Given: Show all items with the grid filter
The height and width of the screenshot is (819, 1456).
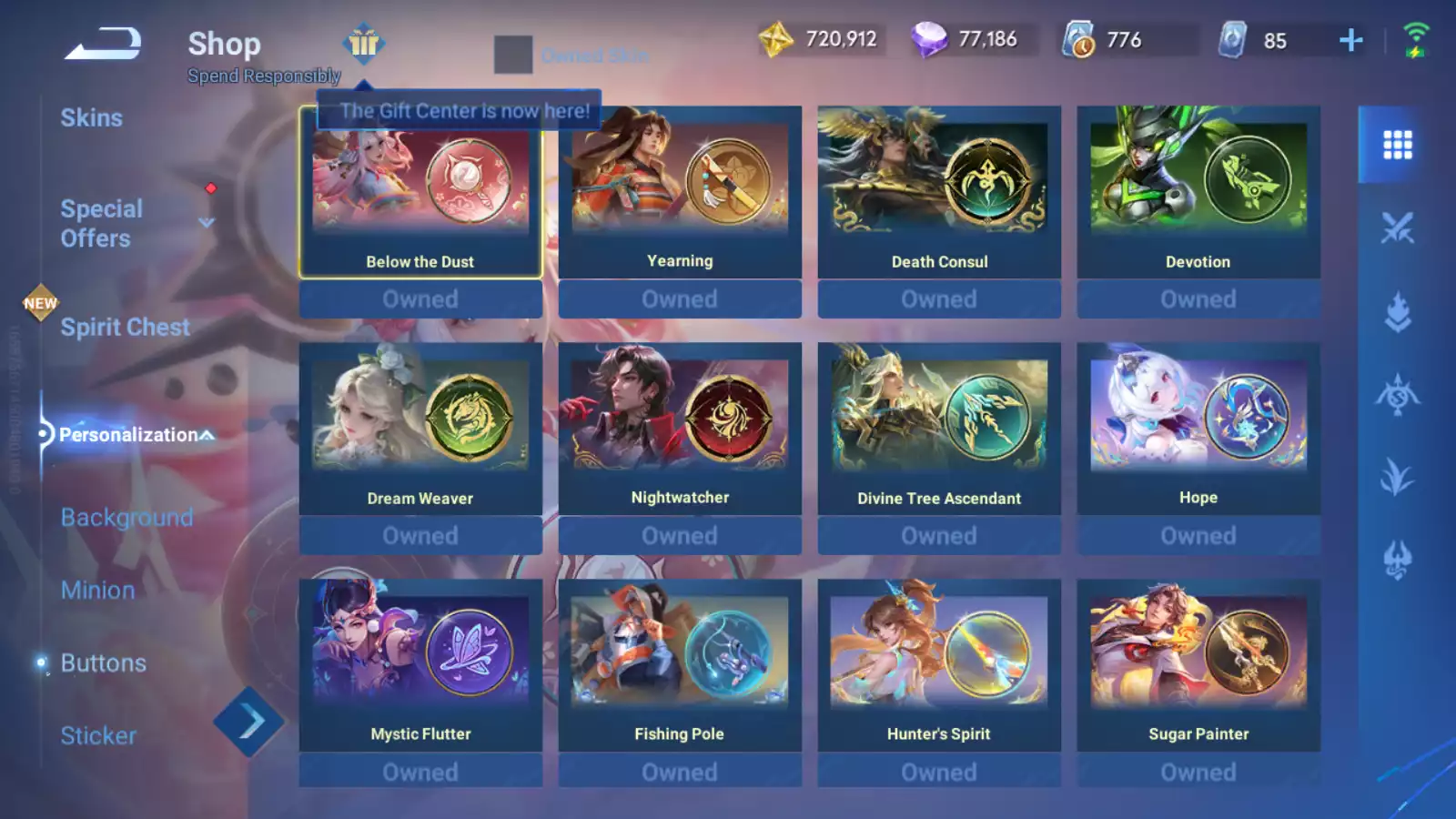Looking at the screenshot, I should [x=1397, y=145].
